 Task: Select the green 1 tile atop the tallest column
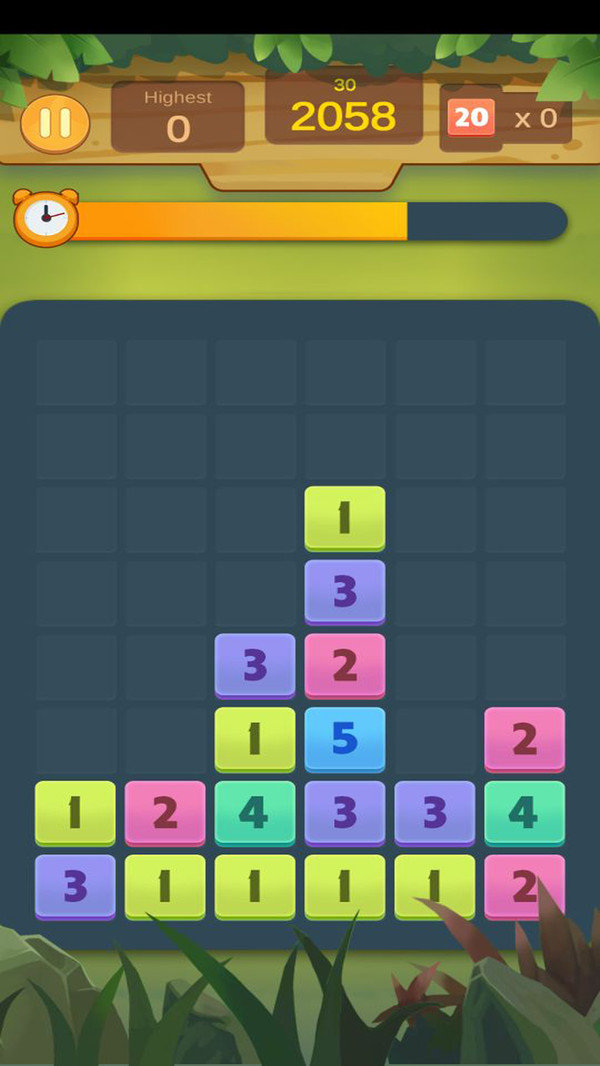tap(345, 517)
